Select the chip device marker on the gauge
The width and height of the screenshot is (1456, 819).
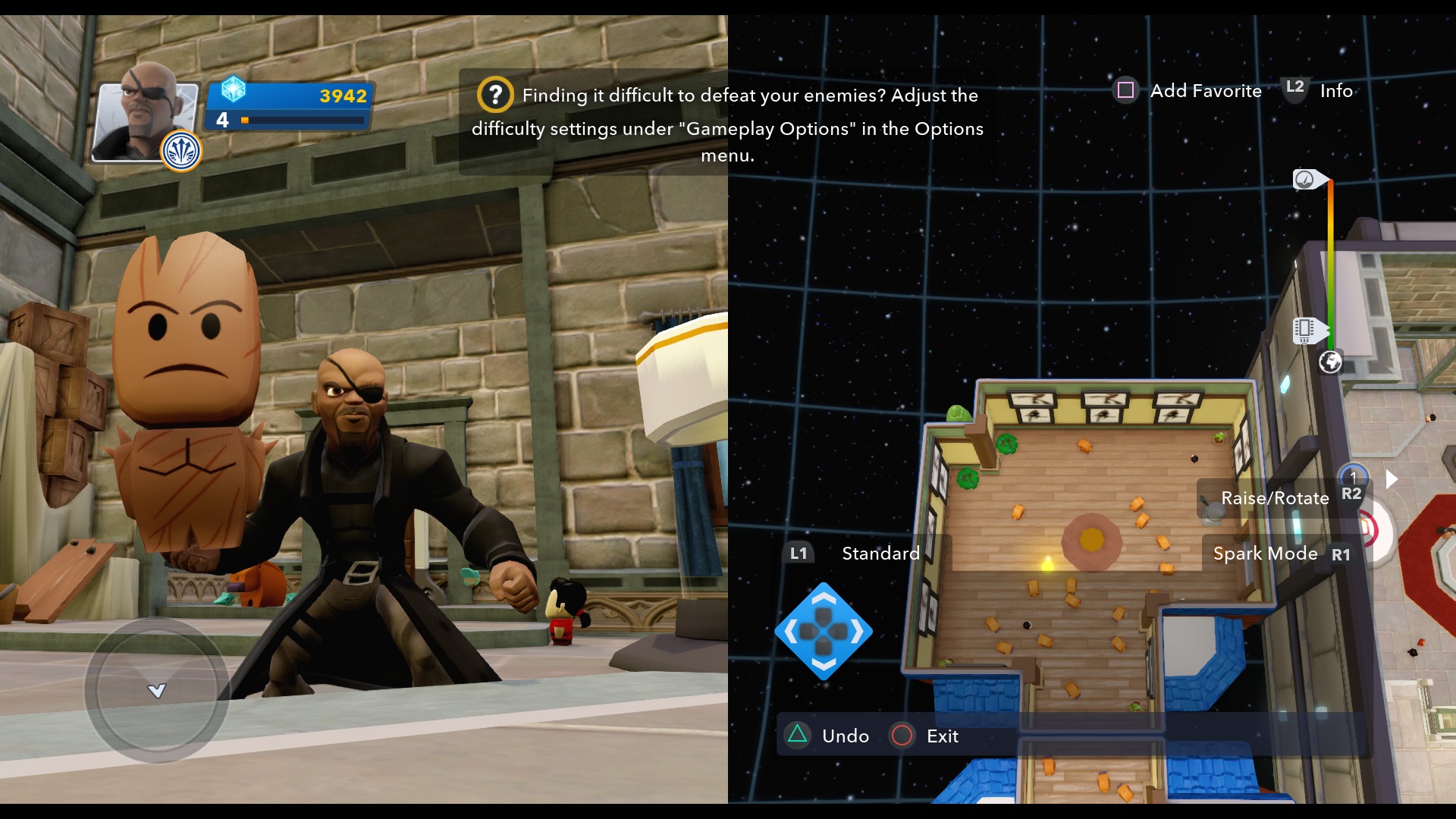1306,329
